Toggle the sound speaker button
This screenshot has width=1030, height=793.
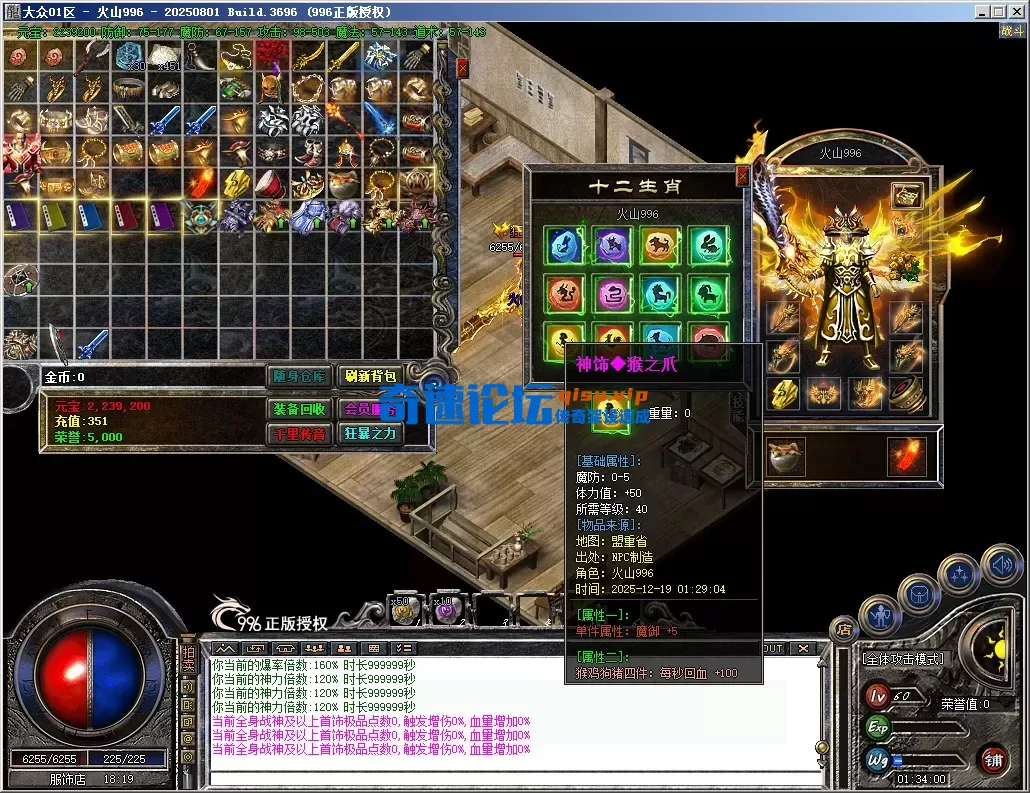tap(1001, 564)
